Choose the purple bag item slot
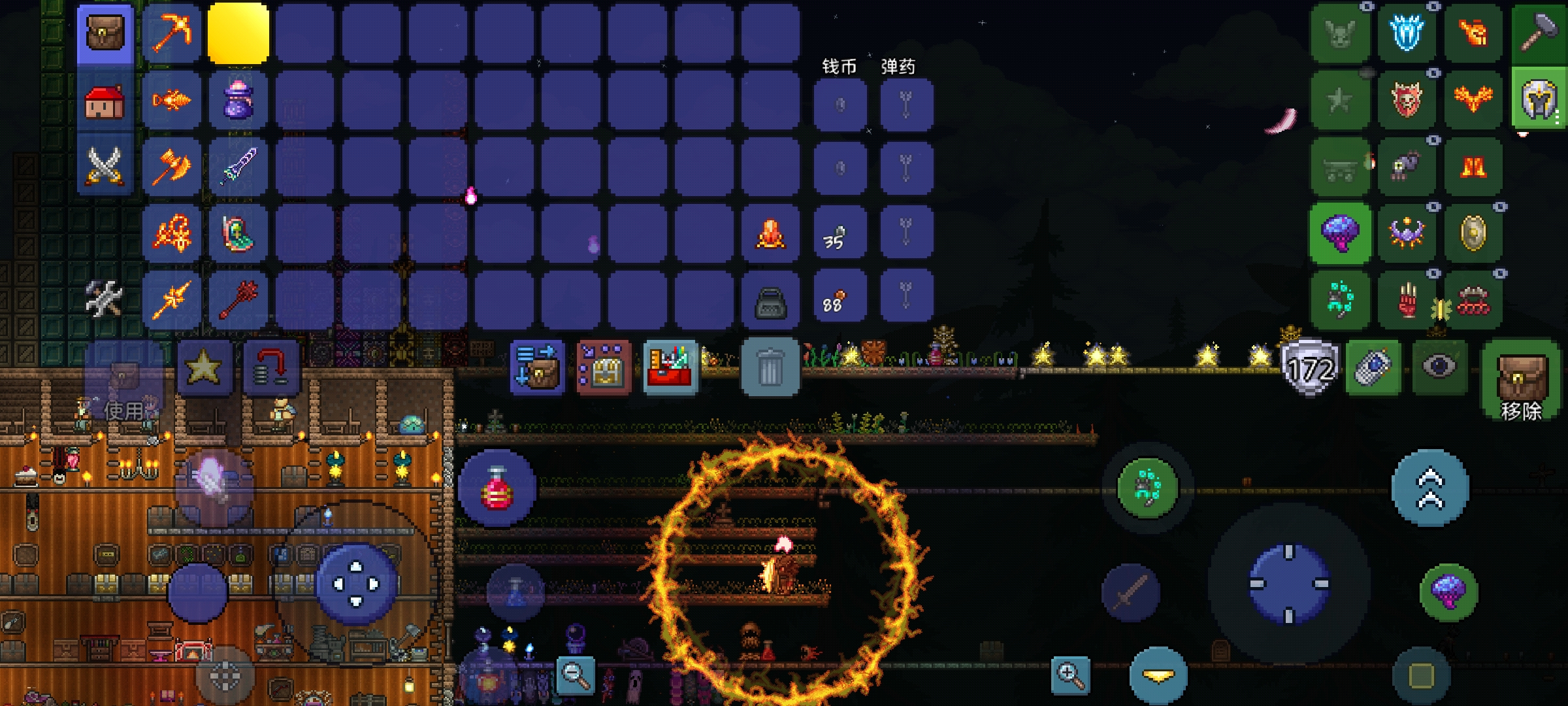1568x706 pixels. point(238,101)
